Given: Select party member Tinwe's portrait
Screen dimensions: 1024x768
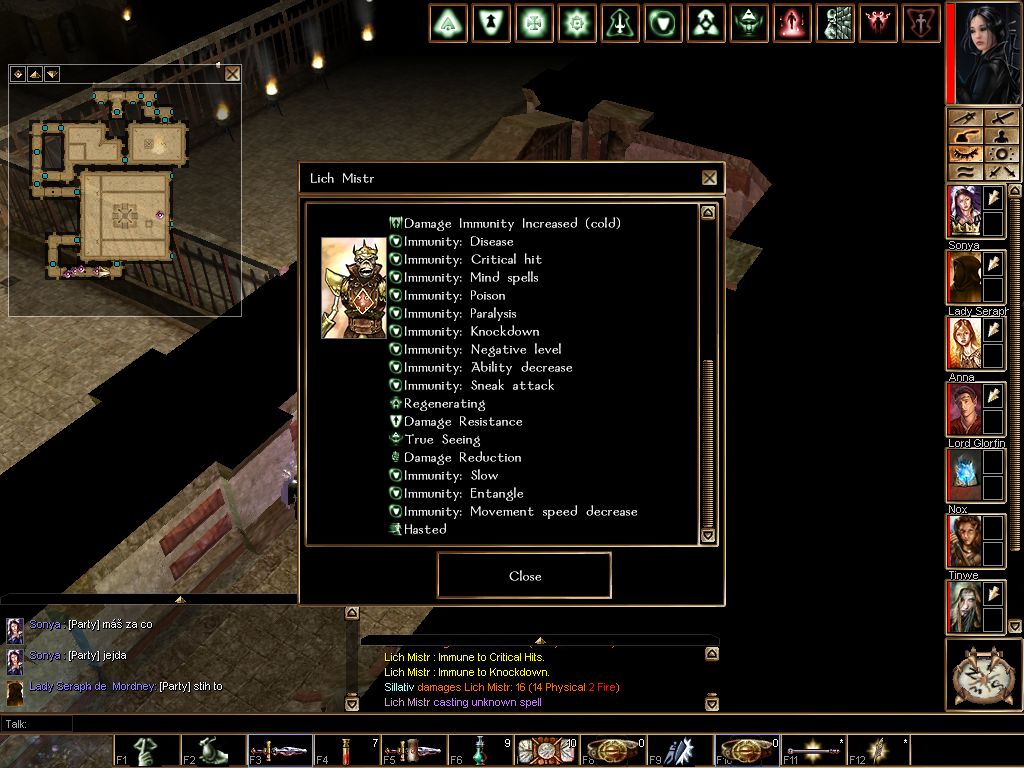Looking at the screenshot, I should click(964, 541).
